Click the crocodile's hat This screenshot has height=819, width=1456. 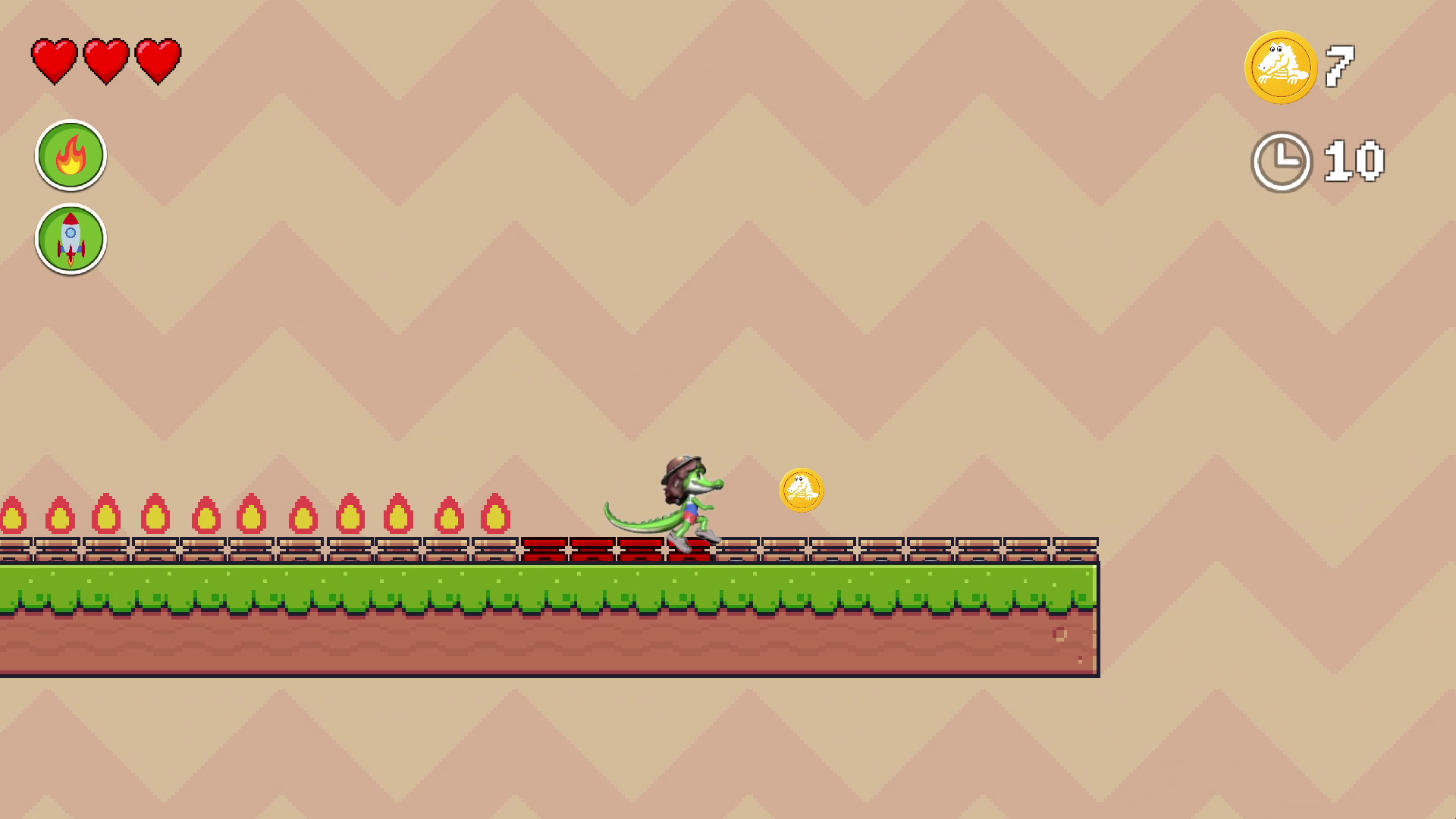pyautogui.click(x=681, y=464)
